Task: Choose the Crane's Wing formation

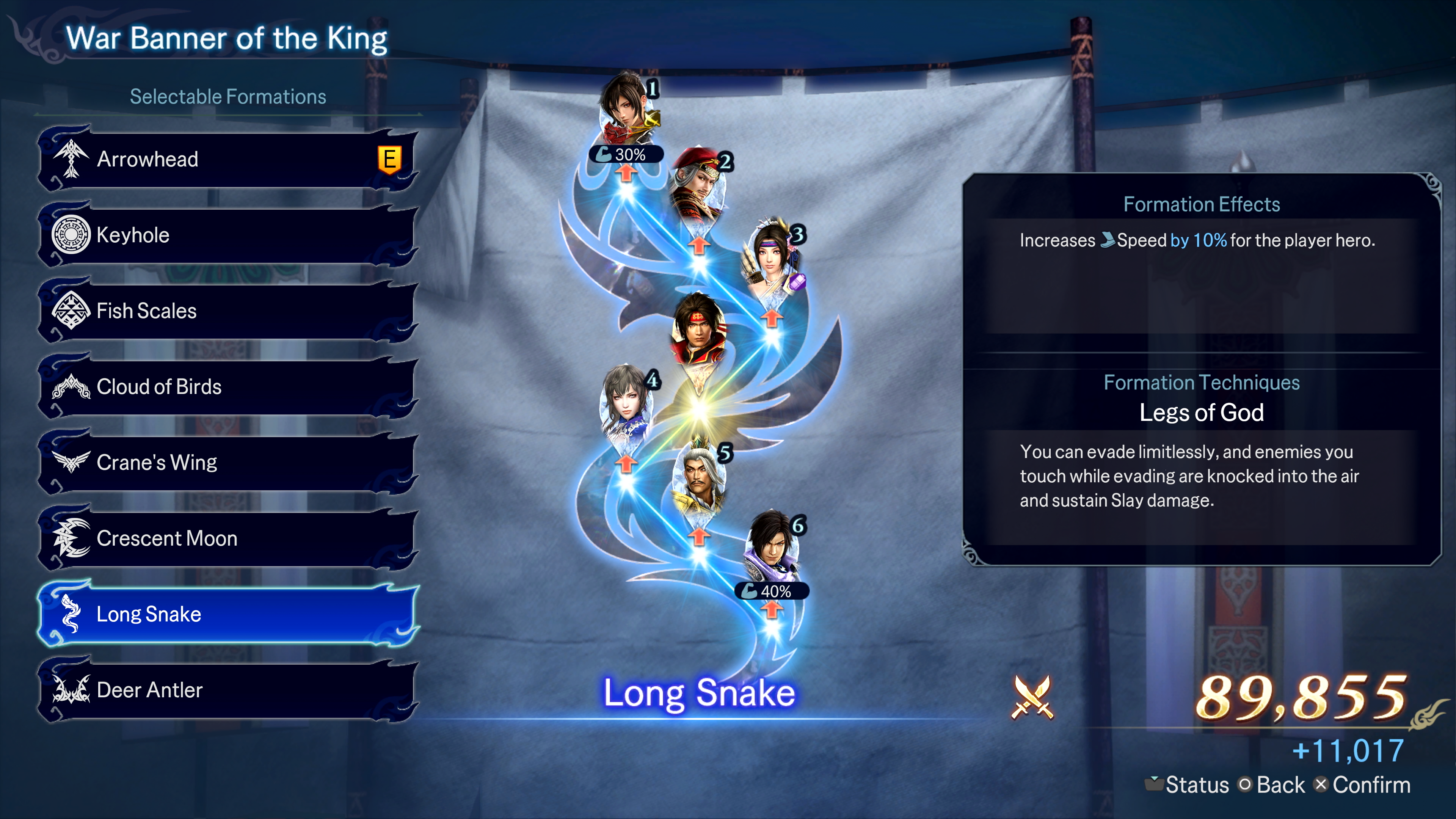Action: (x=226, y=462)
